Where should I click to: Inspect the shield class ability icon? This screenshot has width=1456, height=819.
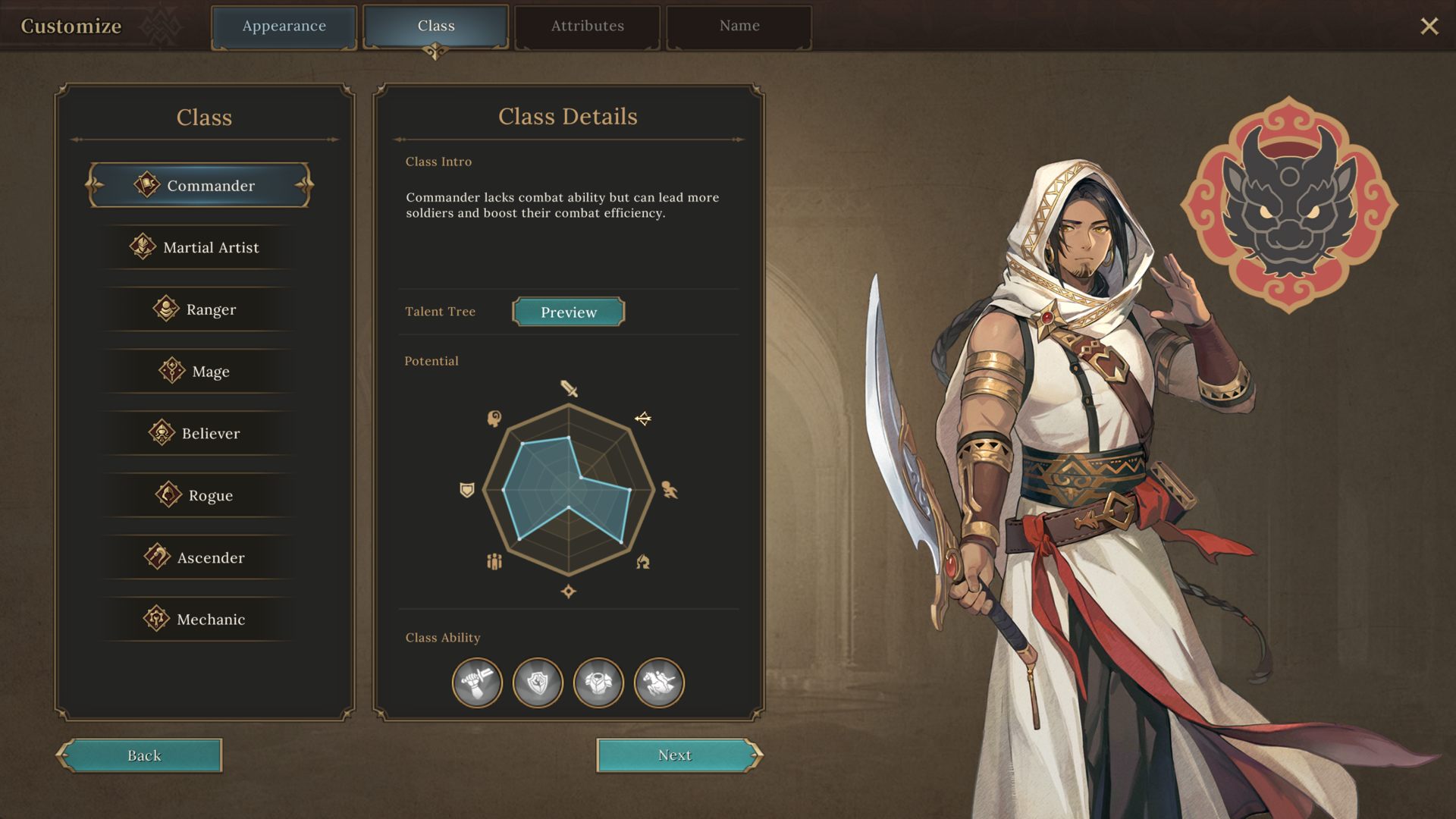(538, 682)
